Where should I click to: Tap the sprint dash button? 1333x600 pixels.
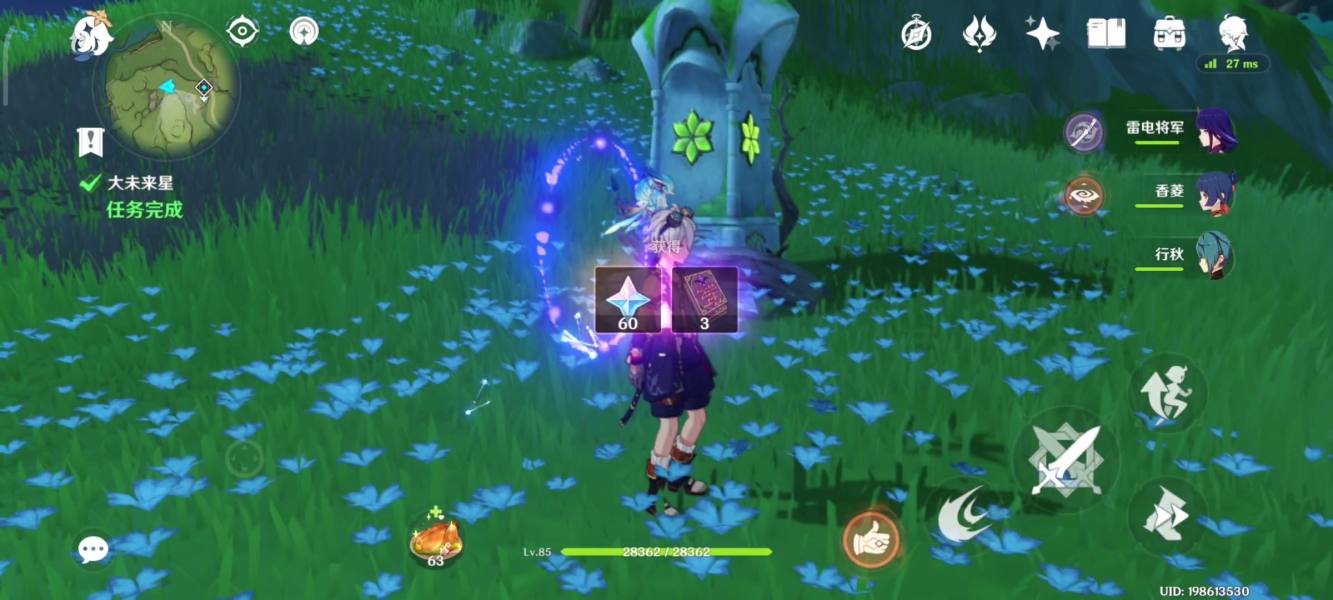[x=1167, y=517]
